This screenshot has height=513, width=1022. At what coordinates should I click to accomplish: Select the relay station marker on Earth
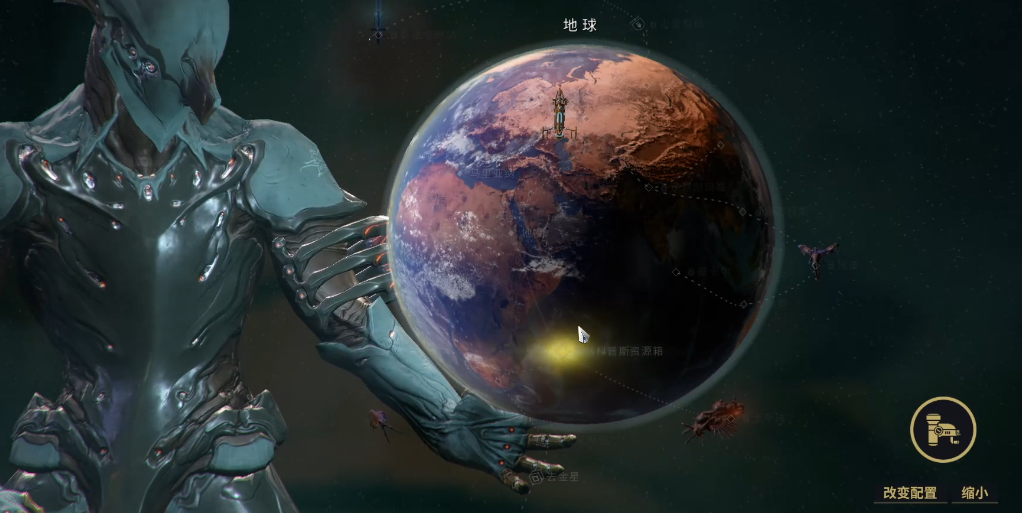(560, 114)
